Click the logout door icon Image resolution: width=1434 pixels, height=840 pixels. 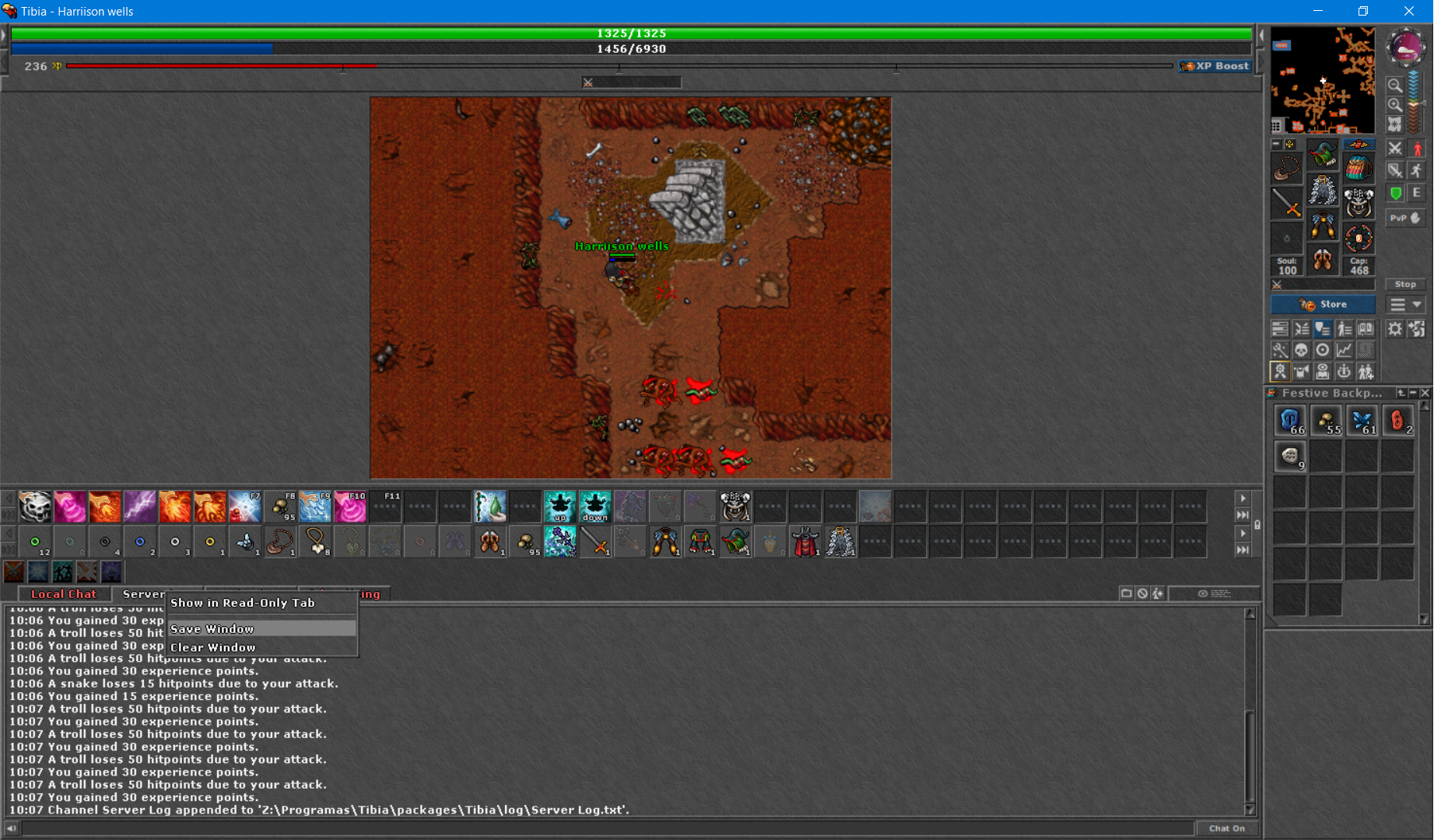click(x=1416, y=328)
